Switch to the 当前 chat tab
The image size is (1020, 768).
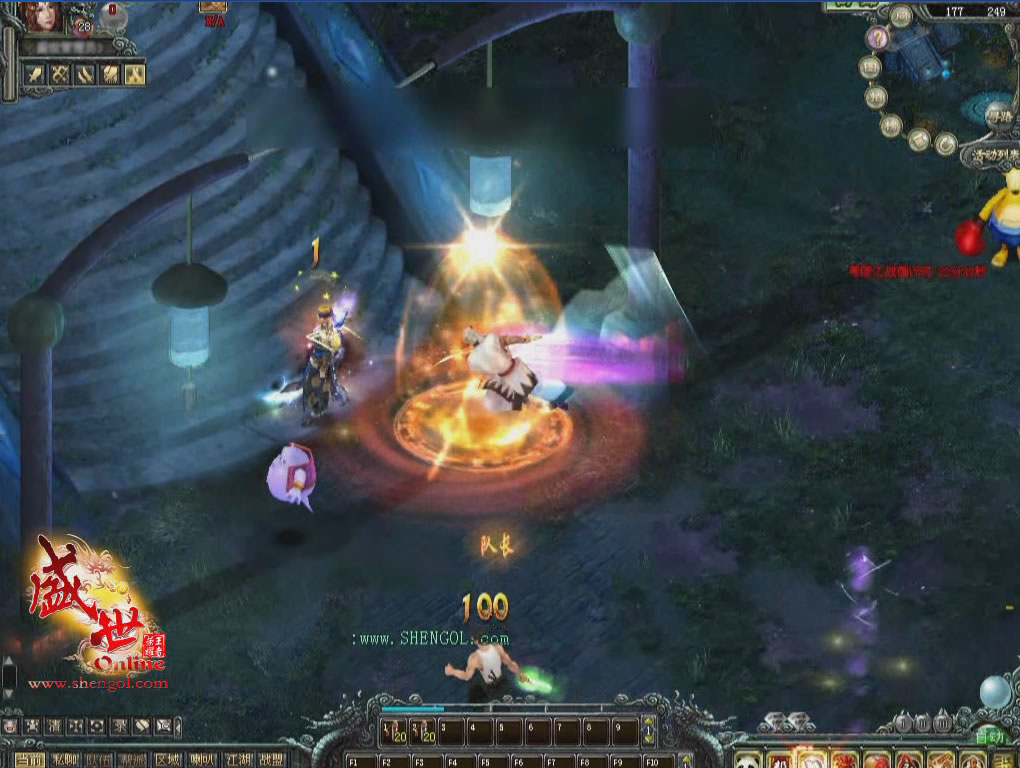point(29,759)
